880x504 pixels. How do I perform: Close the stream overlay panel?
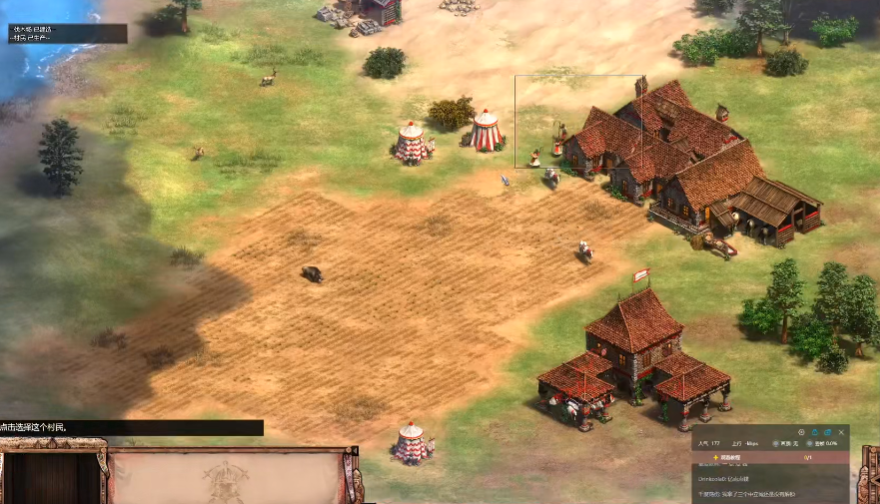pos(841,432)
